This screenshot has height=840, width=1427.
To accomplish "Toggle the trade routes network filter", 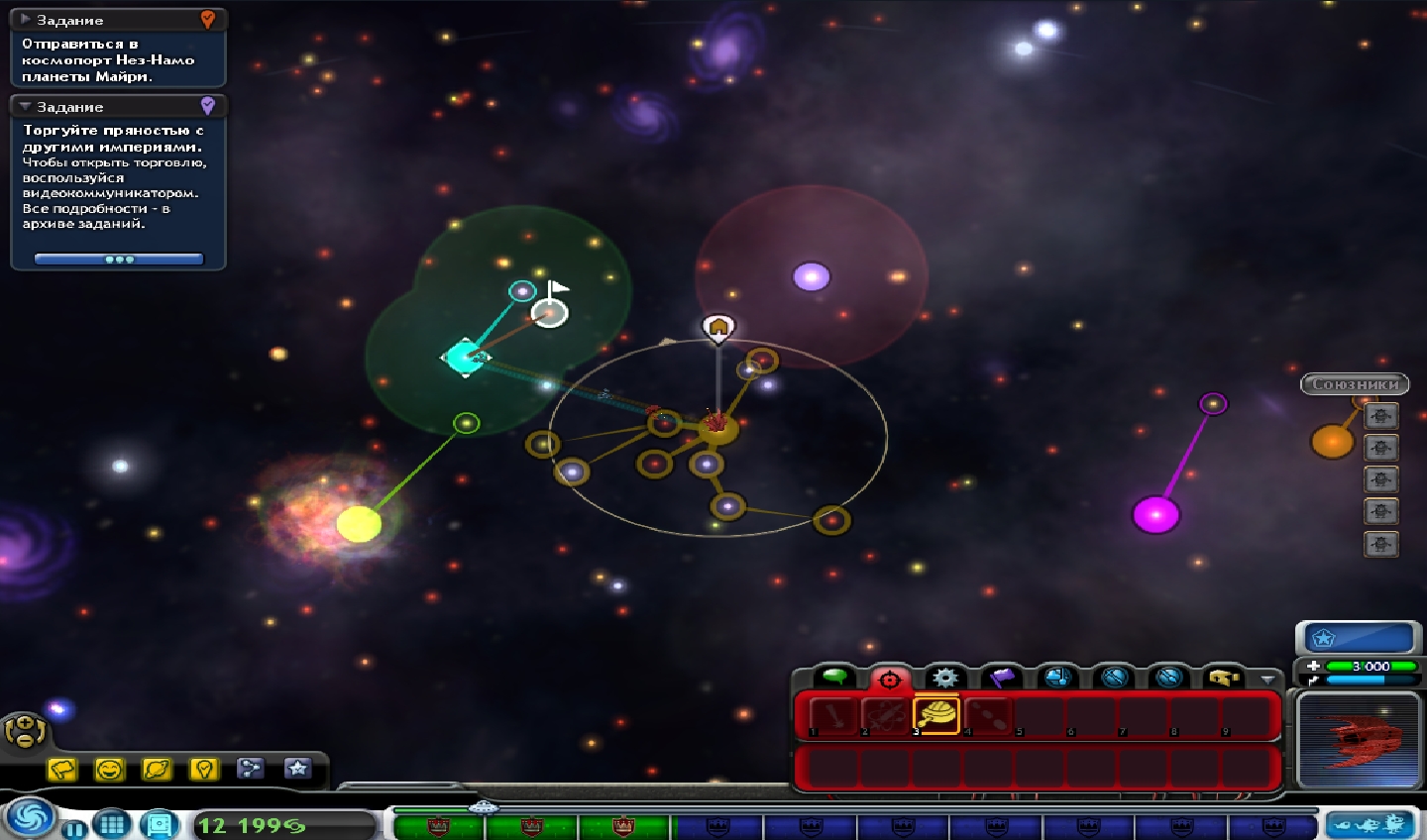I will pos(250,769).
